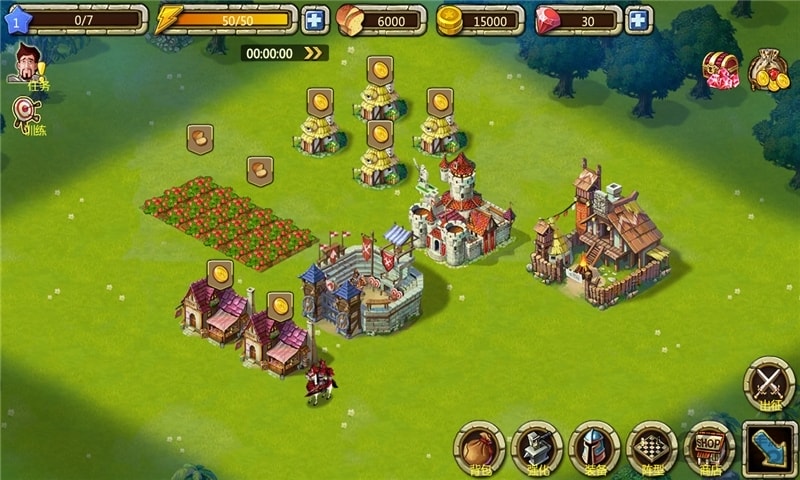
Task: Click the yellow arrows beside the timer
Action: coord(314,53)
